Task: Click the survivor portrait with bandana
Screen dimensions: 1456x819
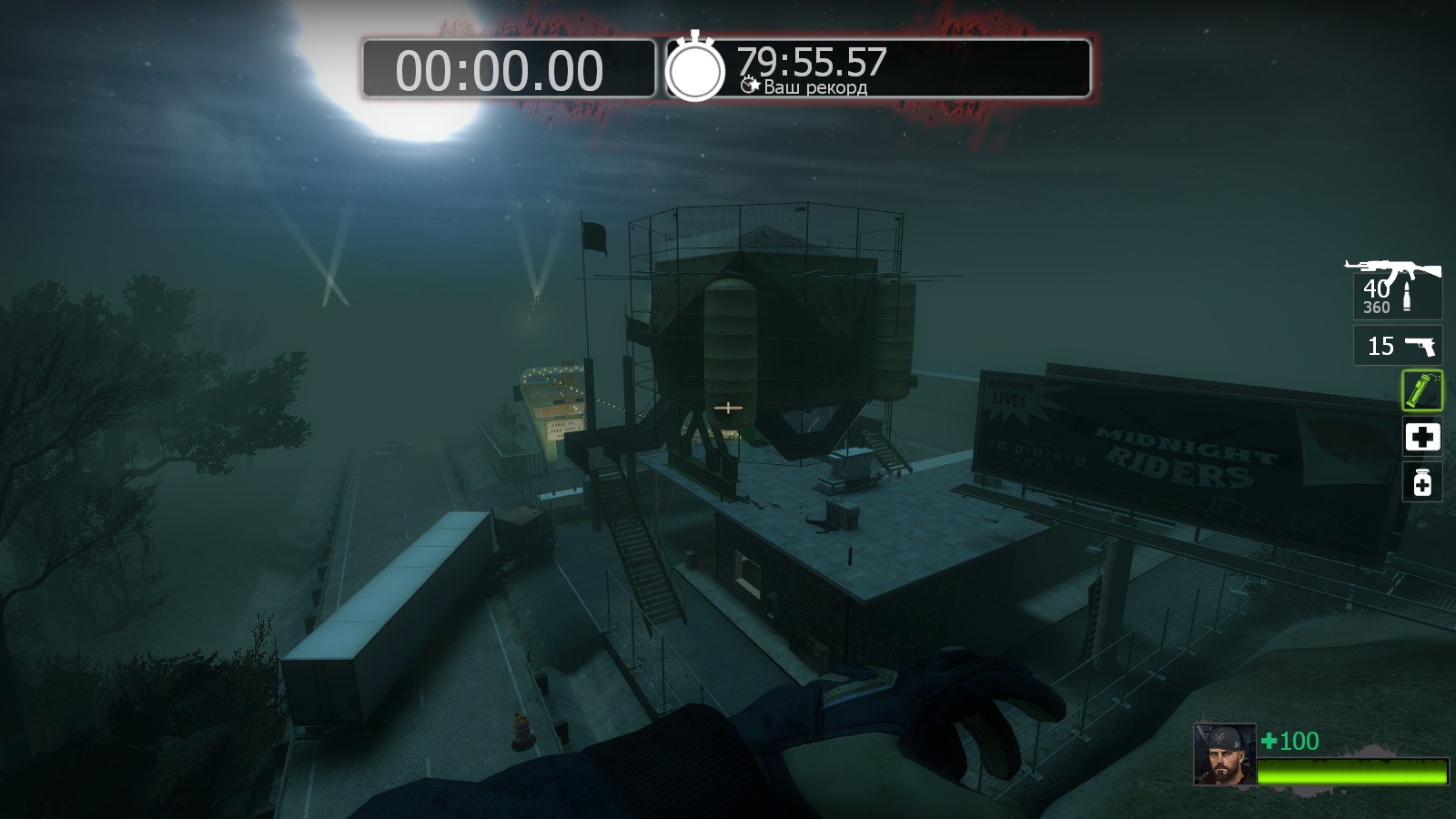Action: click(1224, 753)
